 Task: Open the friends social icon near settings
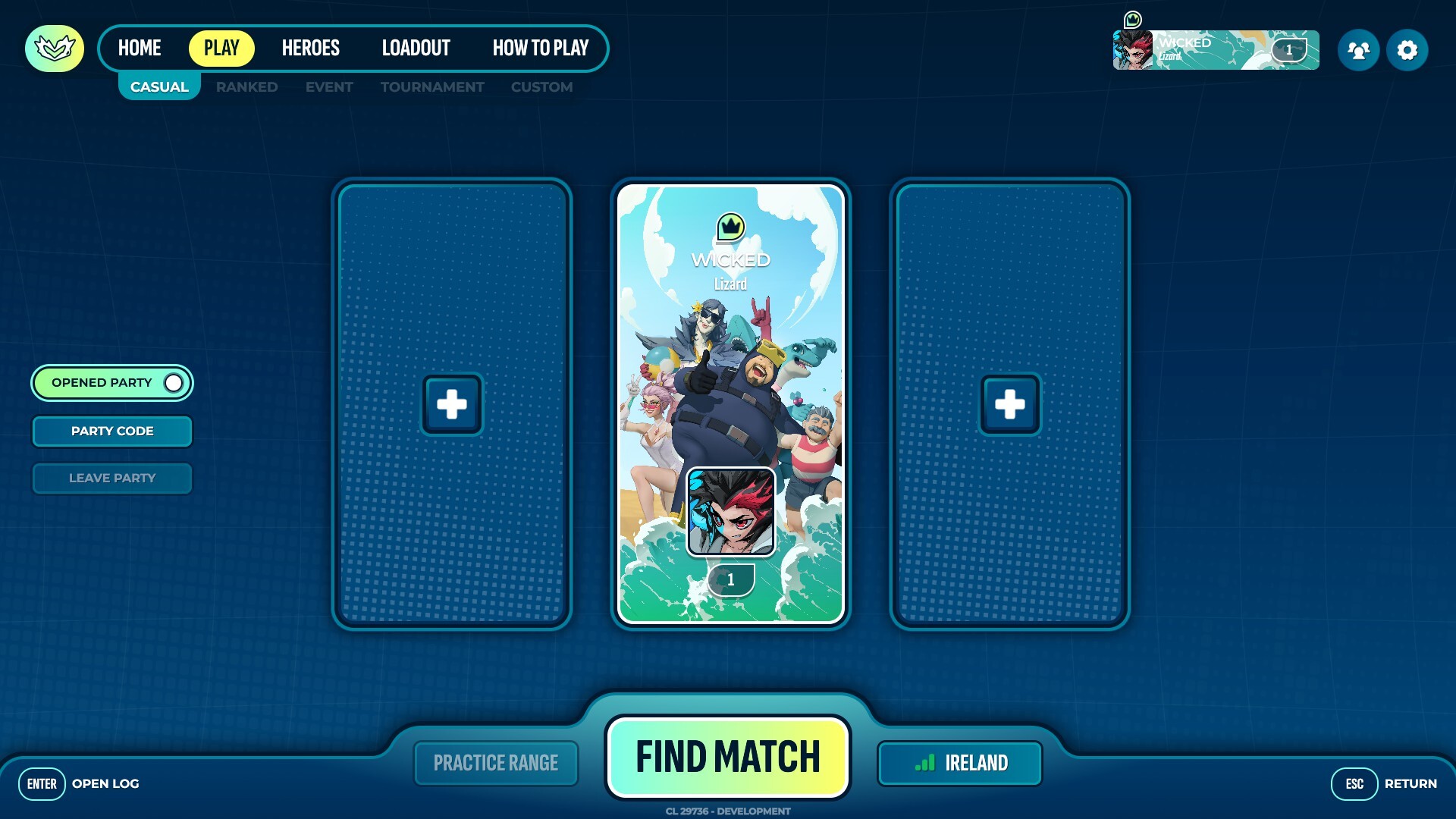[x=1359, y=49]
